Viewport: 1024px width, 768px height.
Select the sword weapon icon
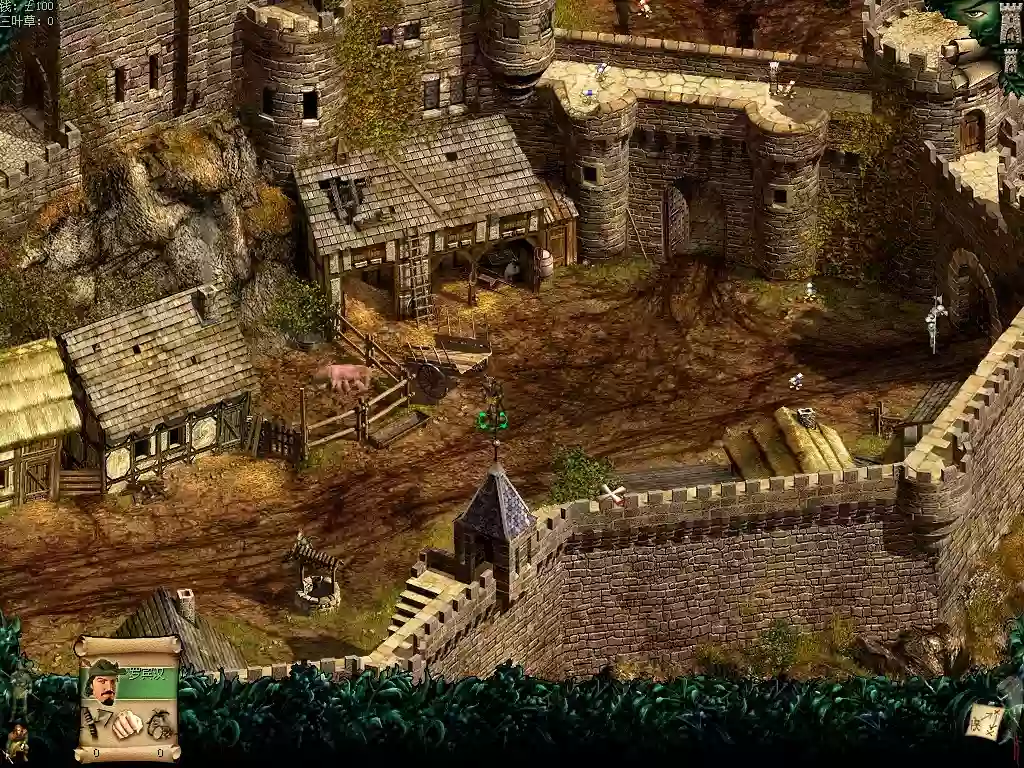[91, 722]
